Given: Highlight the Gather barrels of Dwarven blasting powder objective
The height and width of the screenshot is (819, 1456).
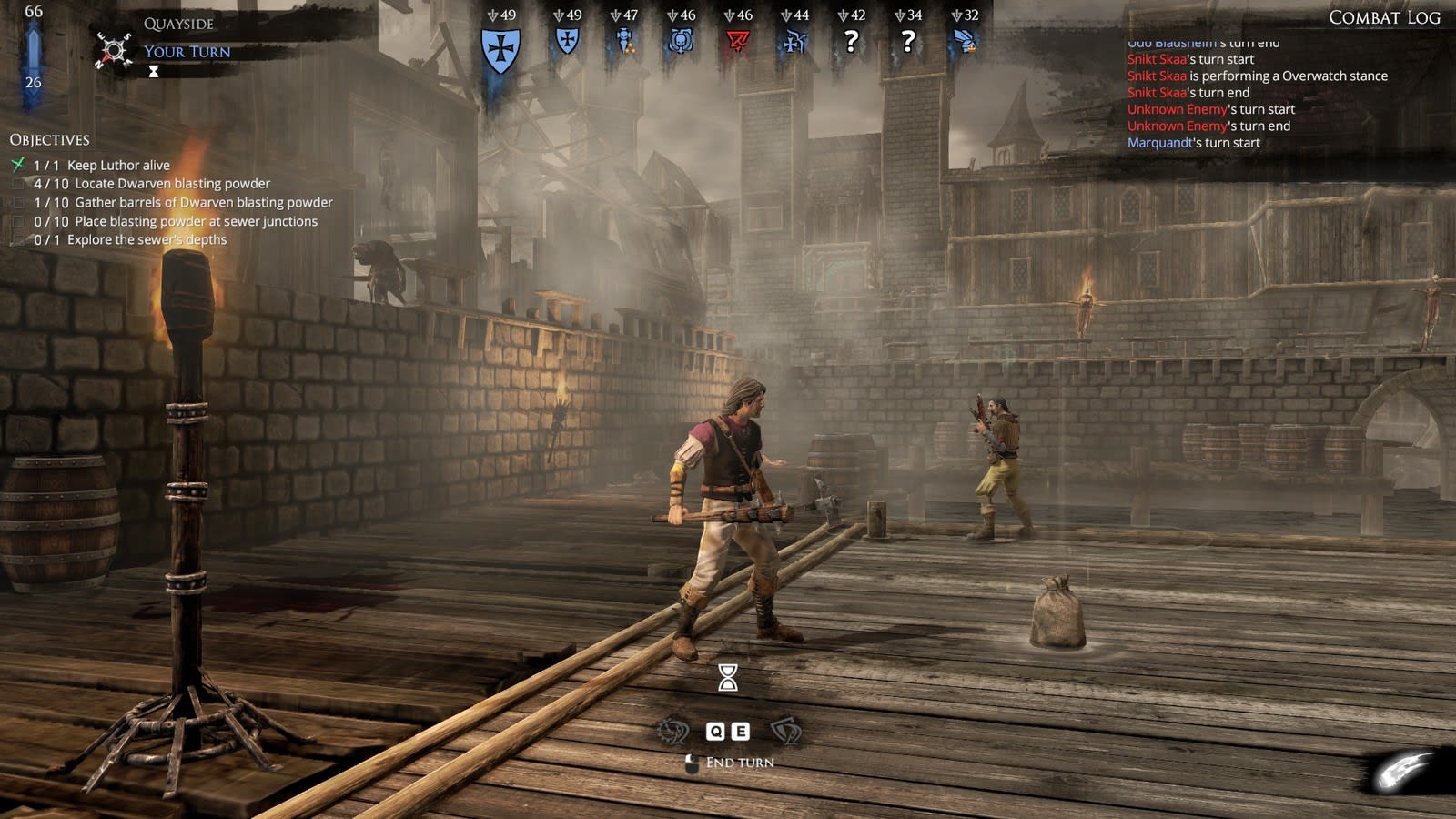Looking at the screenshot, I should (x=203, y=202).
